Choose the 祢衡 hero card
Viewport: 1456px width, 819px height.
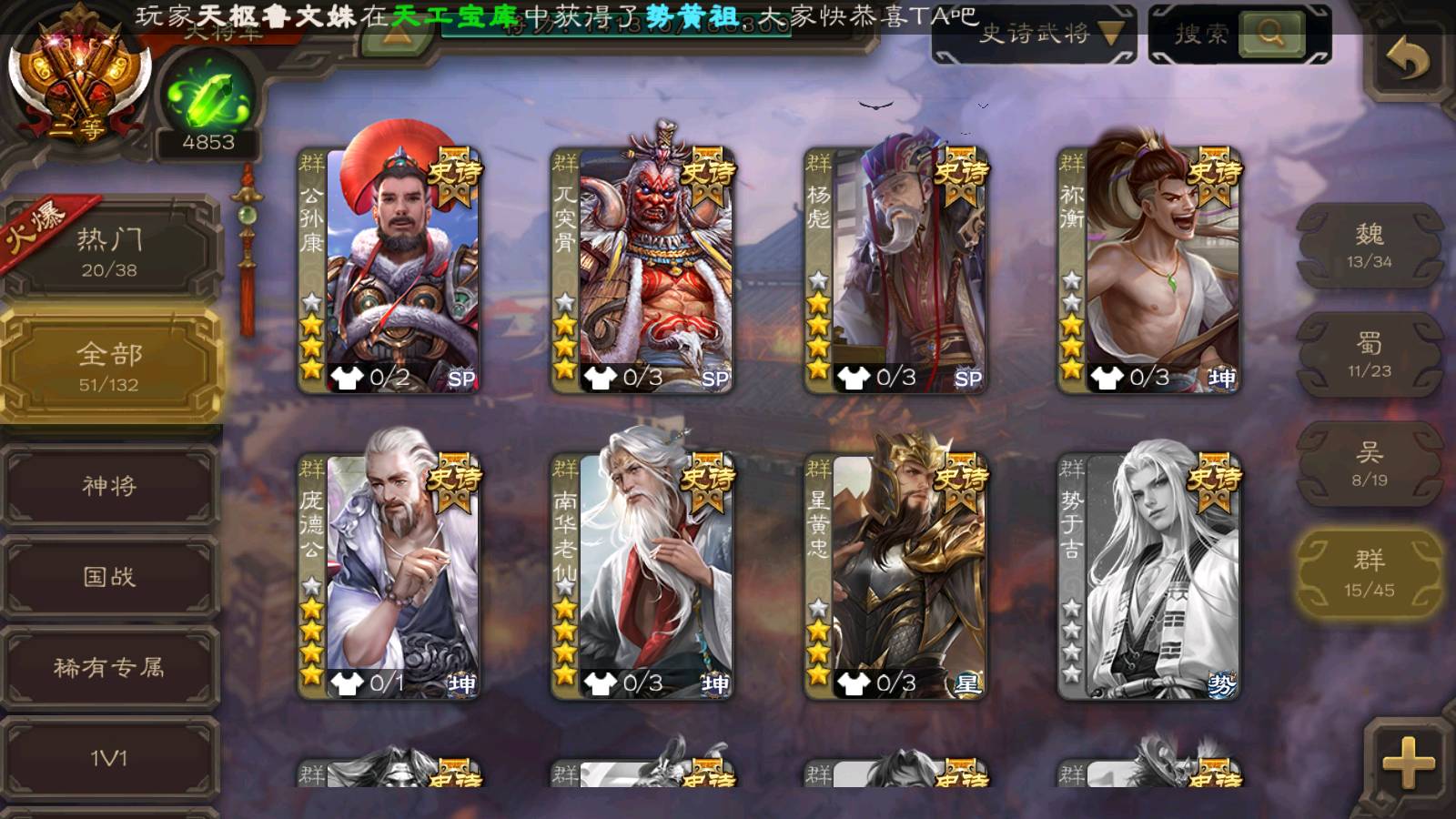click(1148, 269)
